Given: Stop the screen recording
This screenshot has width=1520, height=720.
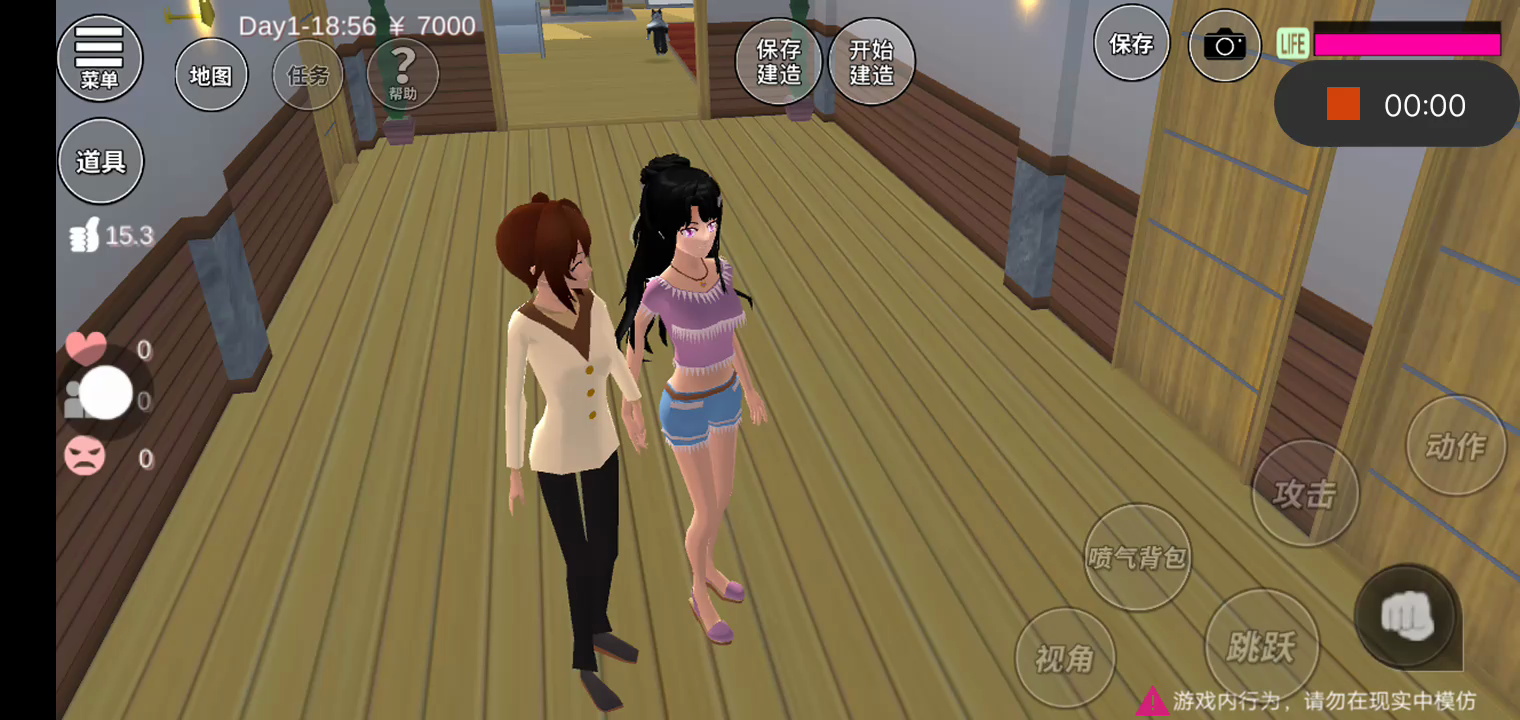Looking at the screenshot, I should click(1343, 104).
